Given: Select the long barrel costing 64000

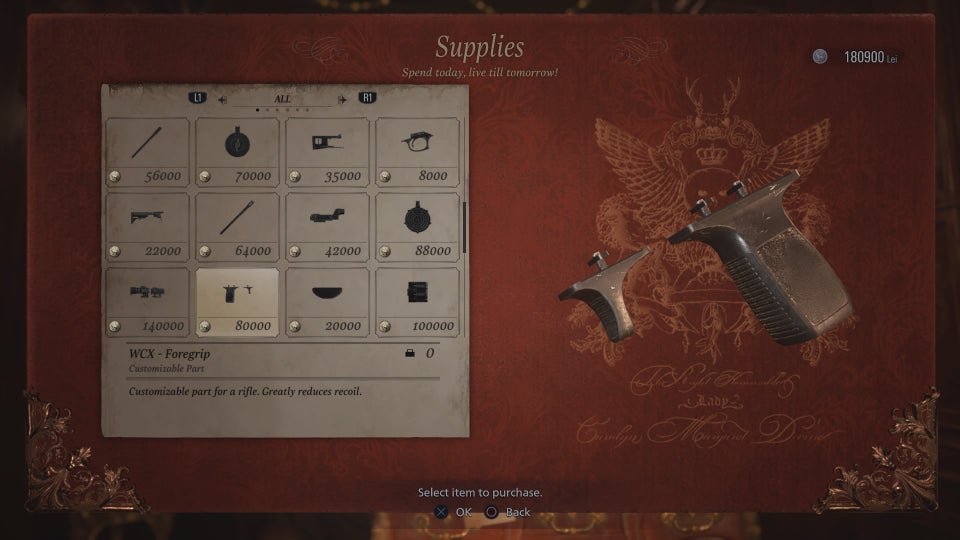Looking at the screenshot, I should click(x=237, y=226).
